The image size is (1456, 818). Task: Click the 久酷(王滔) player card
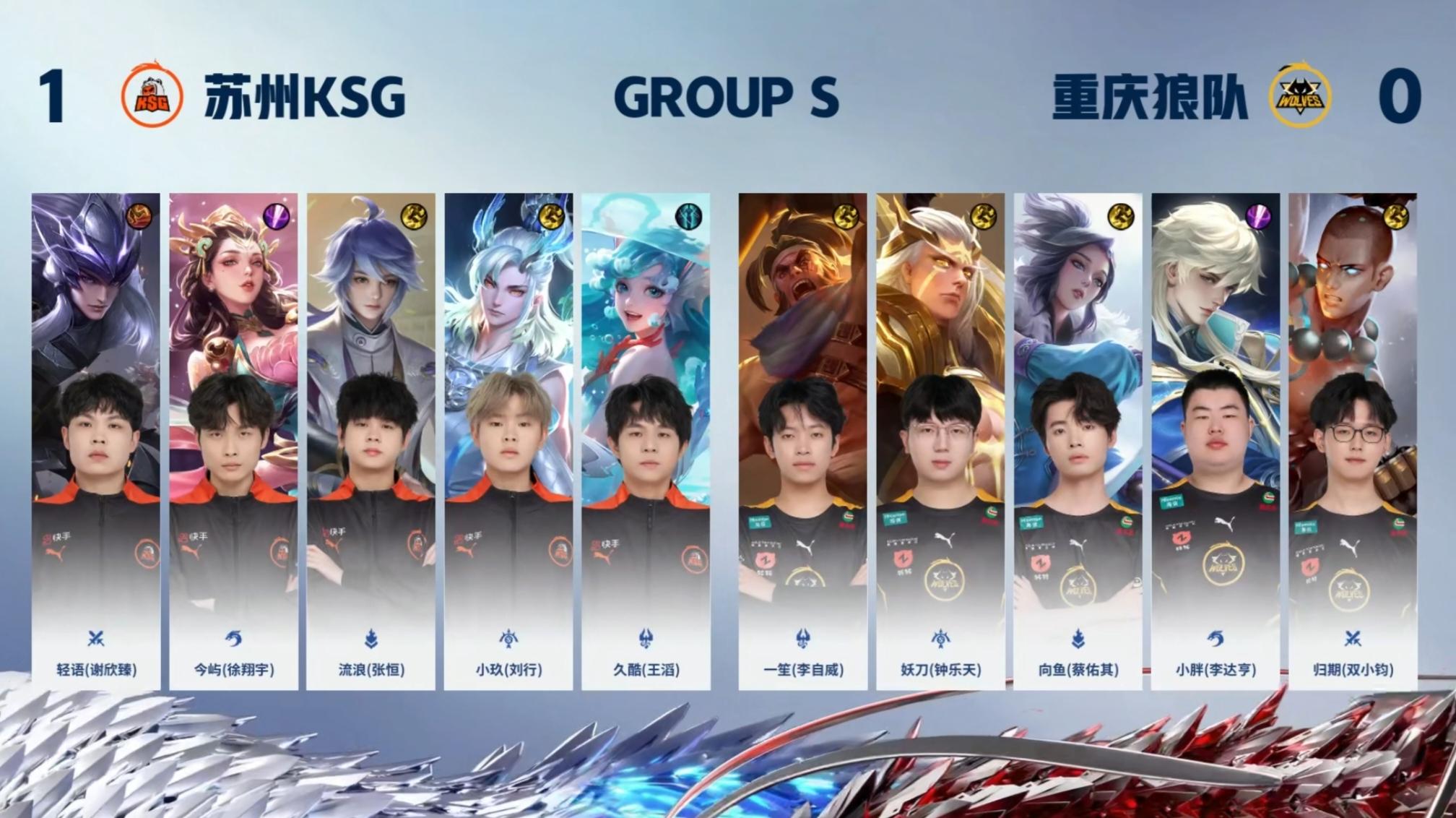tap(646, 441)
